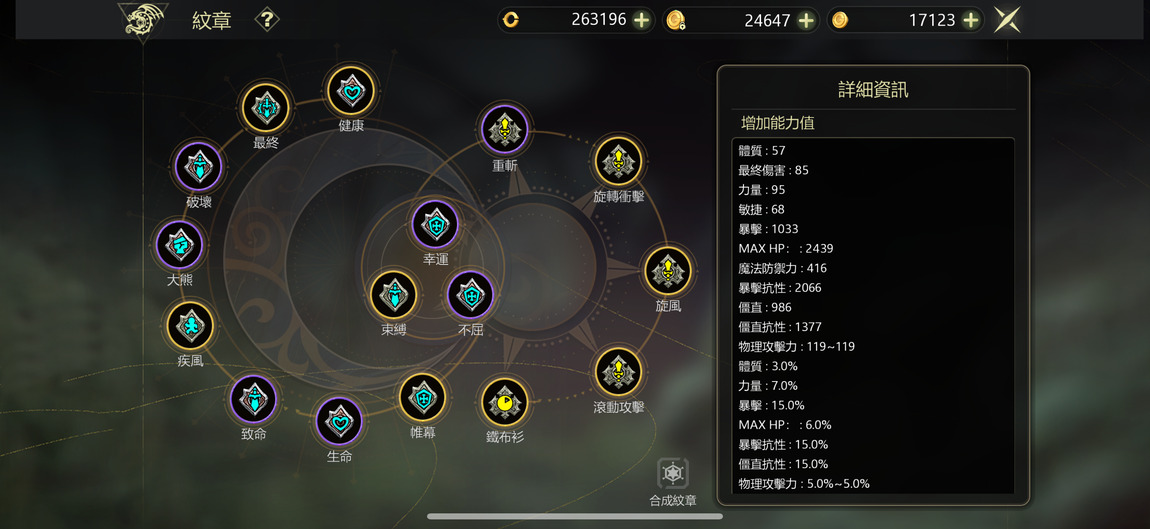Open 合成紋章 crest synthesis

point(673,475)
